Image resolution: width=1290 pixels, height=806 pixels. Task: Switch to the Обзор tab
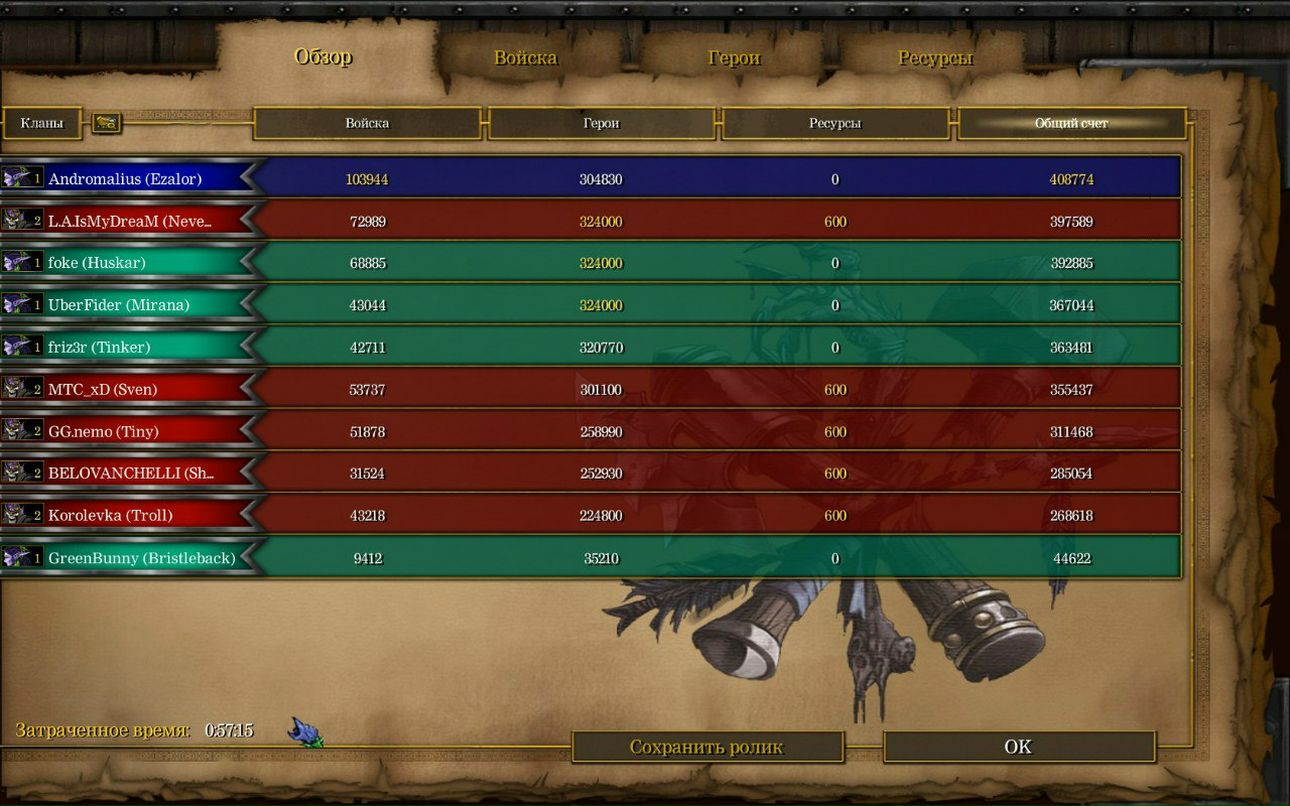323,57
